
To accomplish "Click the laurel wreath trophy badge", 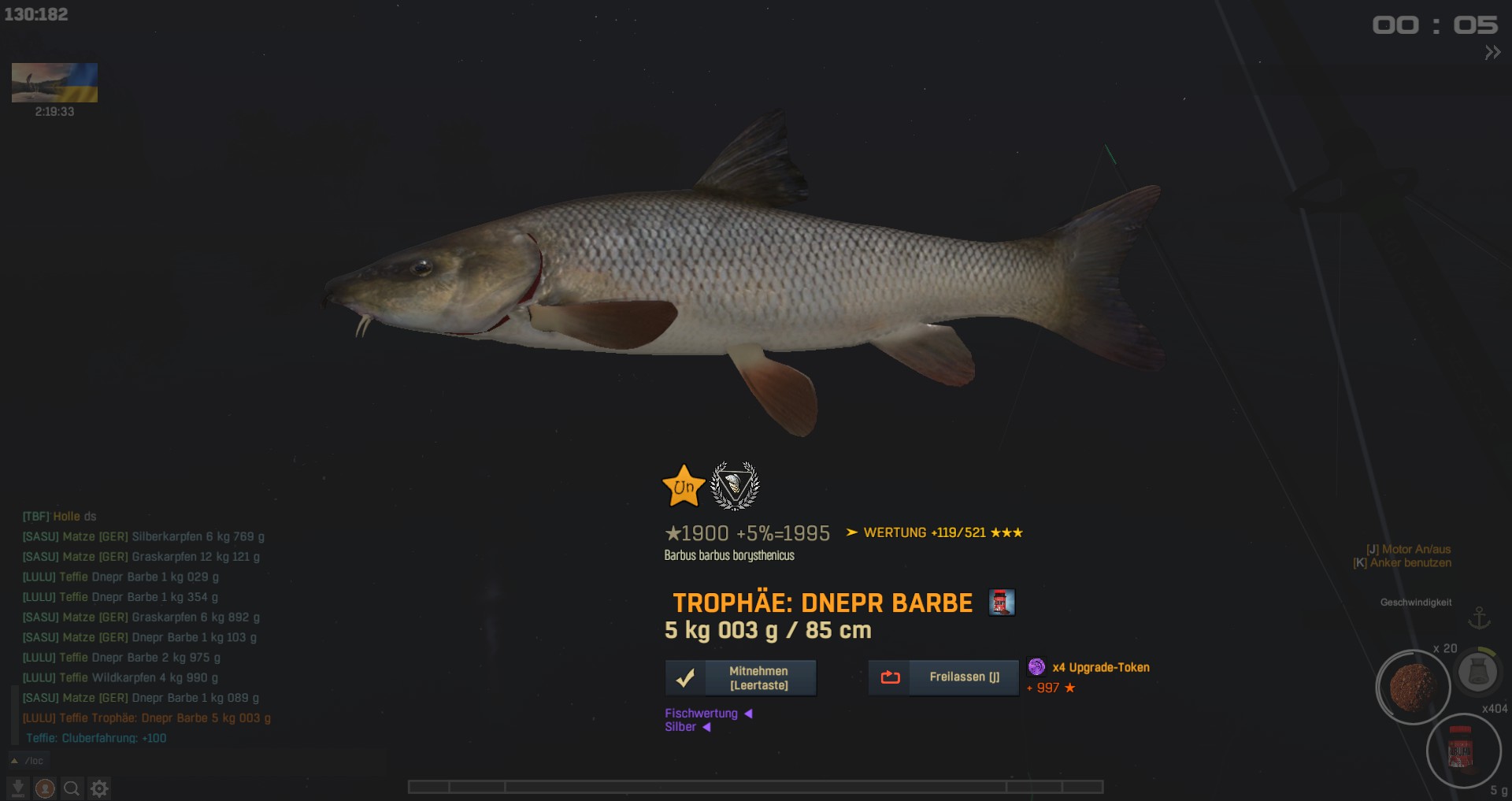I will (735, 486).
